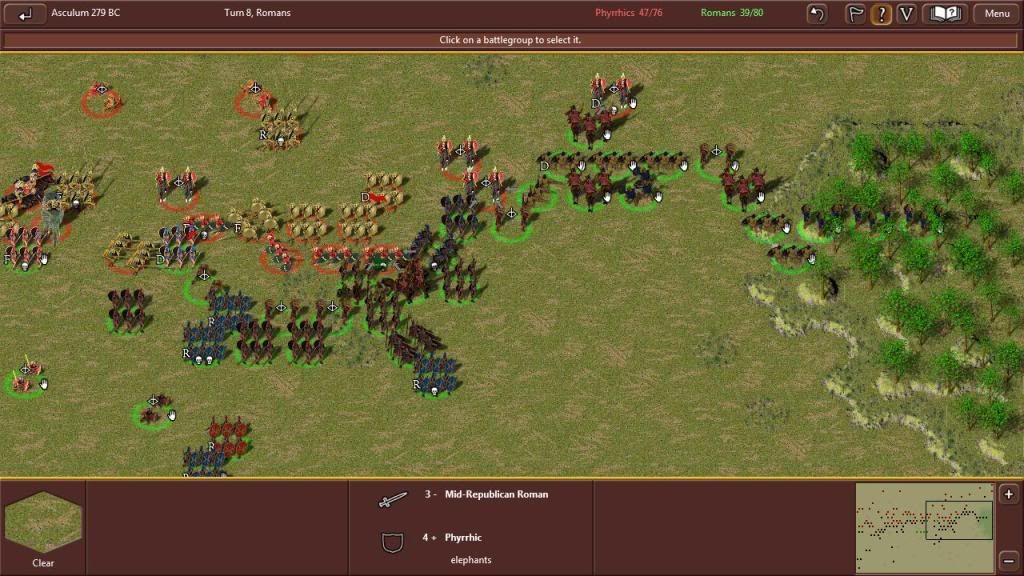The image size is (1024, 576).
Task: Undo the last move with curved arrow
Action: [x=817, y=14]
